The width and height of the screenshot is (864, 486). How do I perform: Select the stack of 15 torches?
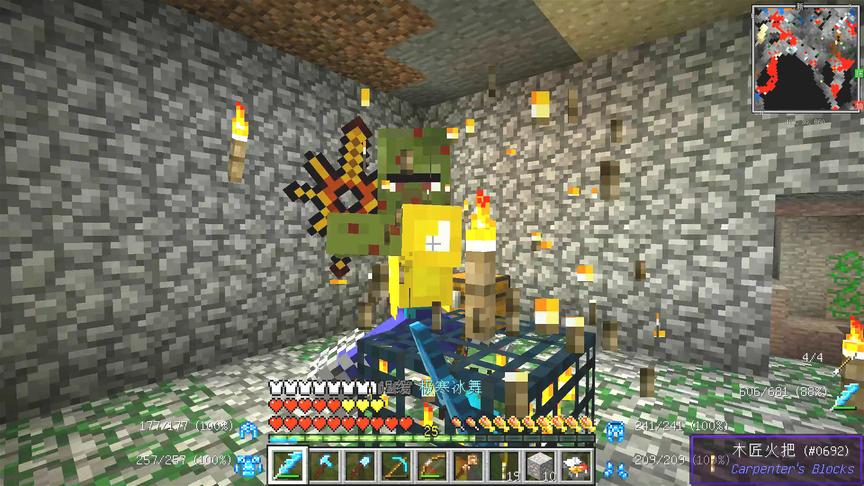point(503,465)
